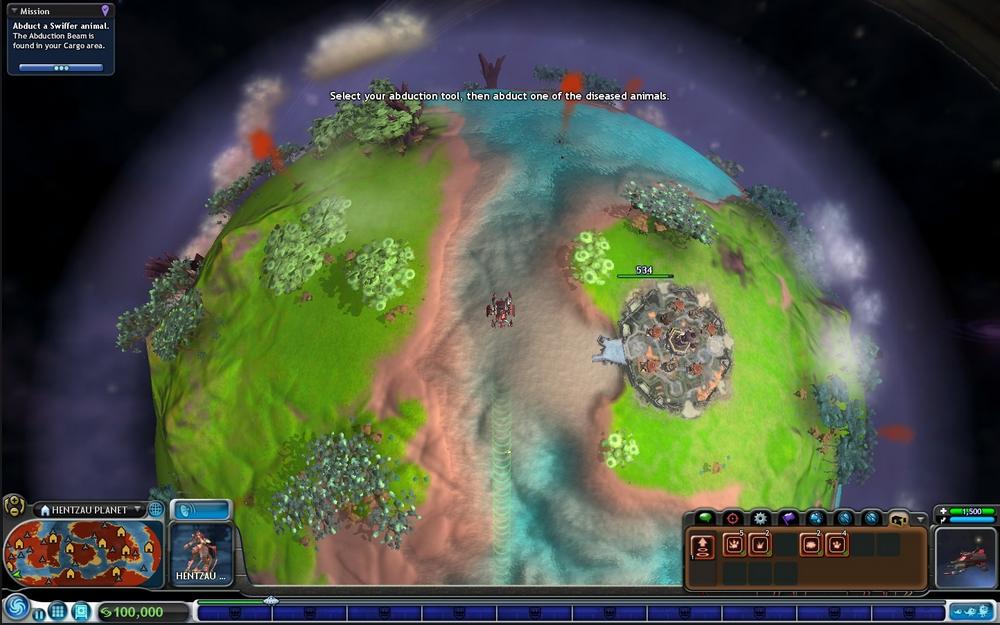Image resolution: width=1000 pixels, height=625 pixels.
Task: Expand mission details with the three-dot bar
Action: point(61,68)
